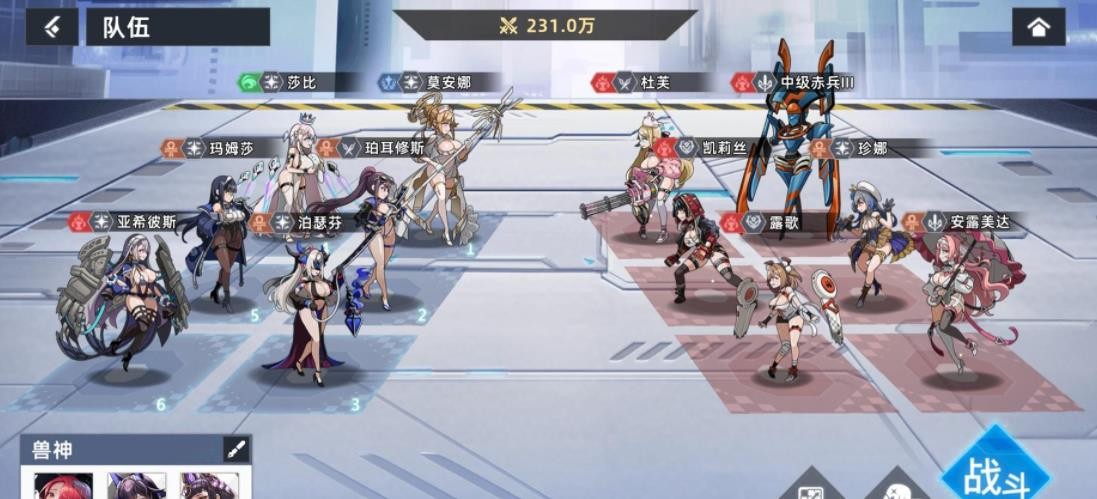Go back using the arrow button
Screen dimensions: 1097x499
52,27
